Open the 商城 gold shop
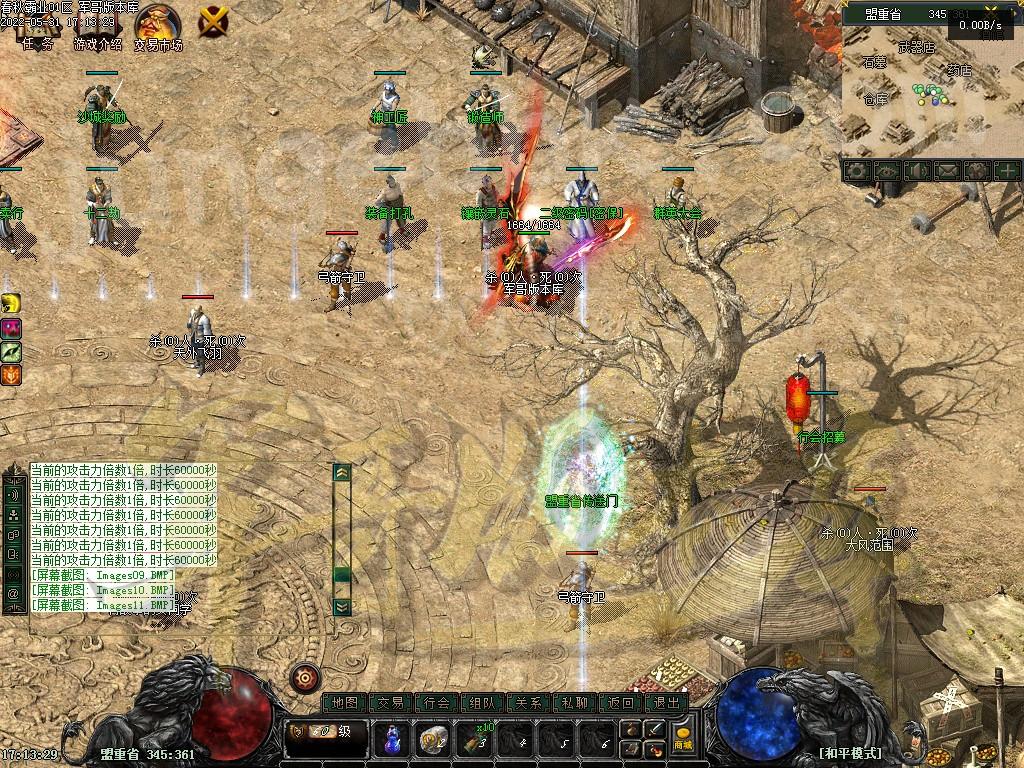Image resolution: width=1024 pixels, height=768 pixels. tap(683, 739)
